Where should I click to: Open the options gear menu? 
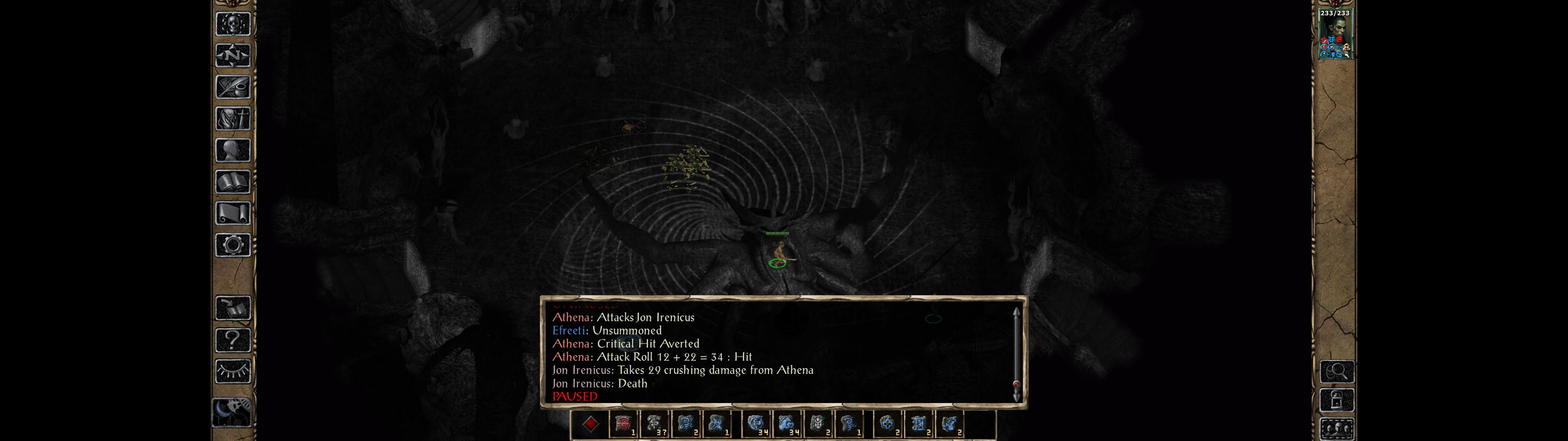point(232,245)
